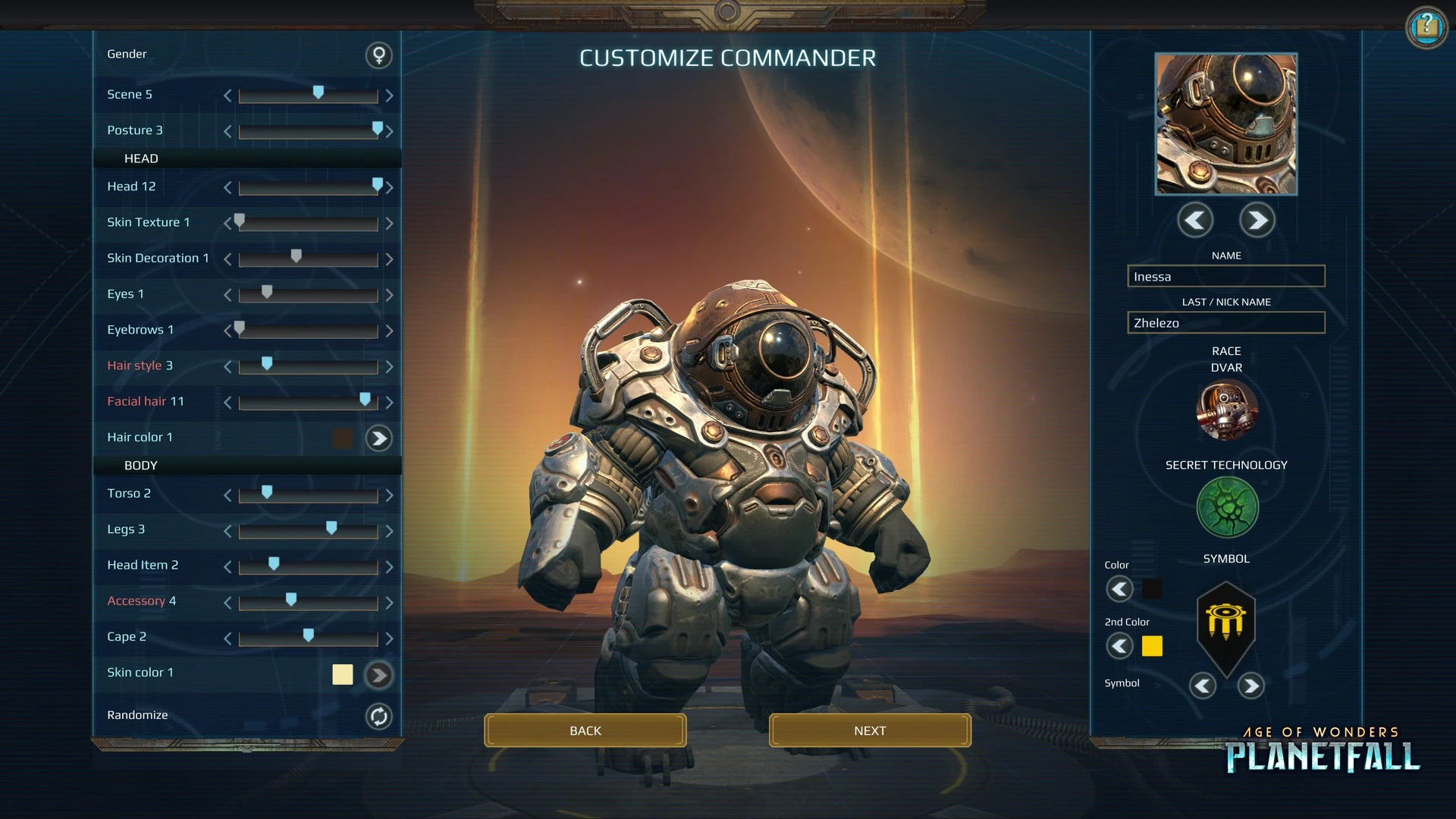Open the help book icon
1456x819 pixels.
click(1426, 28)
